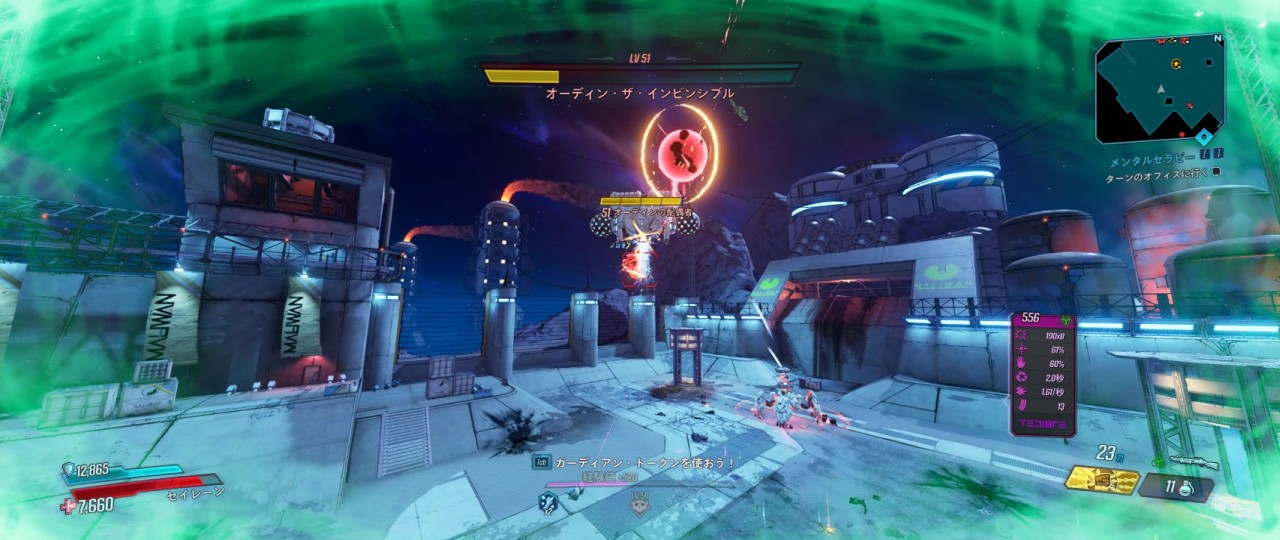Screen dimensions: 1280x540
Task: Click the blue diamond objective marker
Action: tap(1204, 136)
